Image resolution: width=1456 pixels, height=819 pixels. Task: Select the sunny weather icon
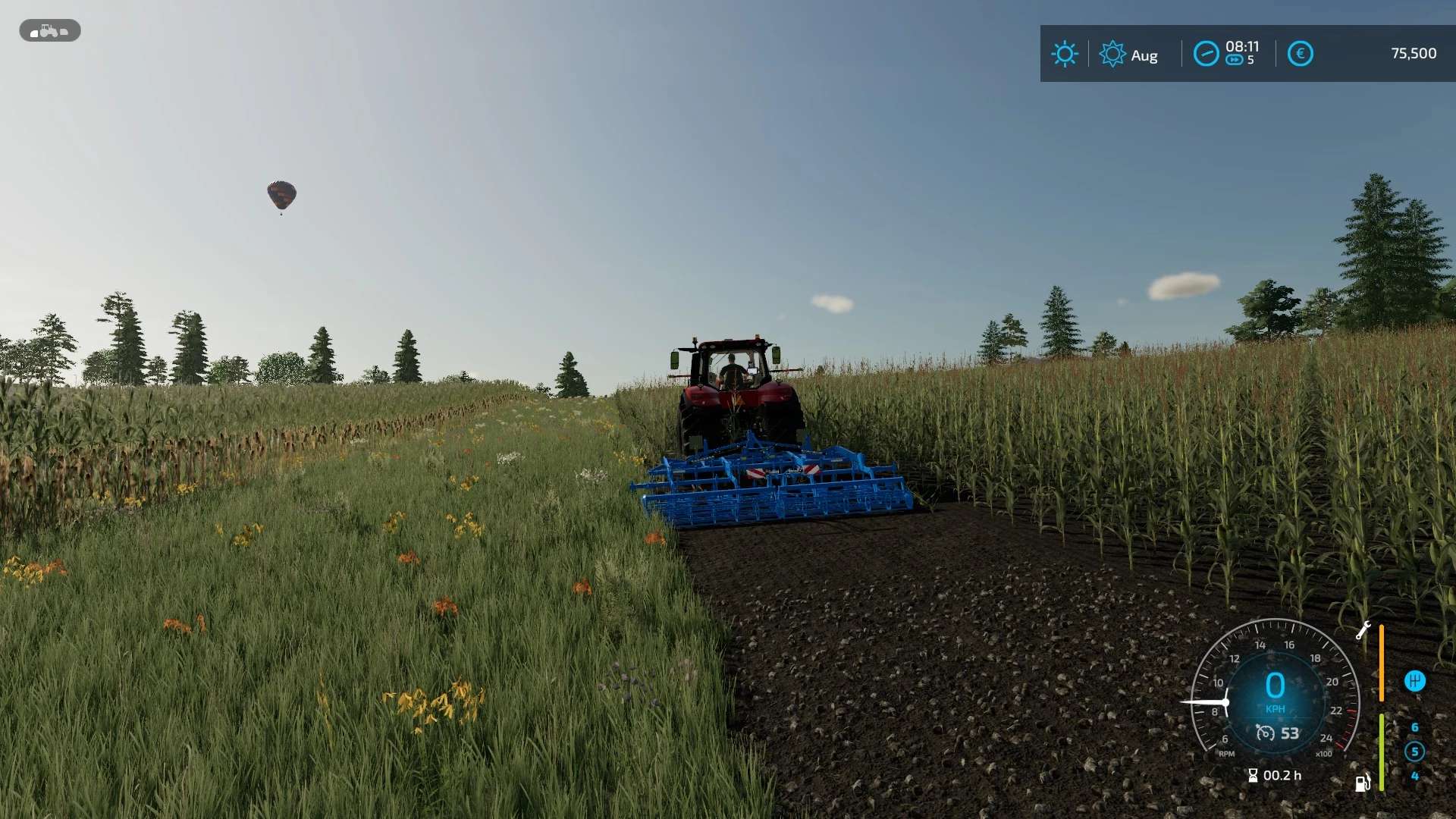[1064, 54]
